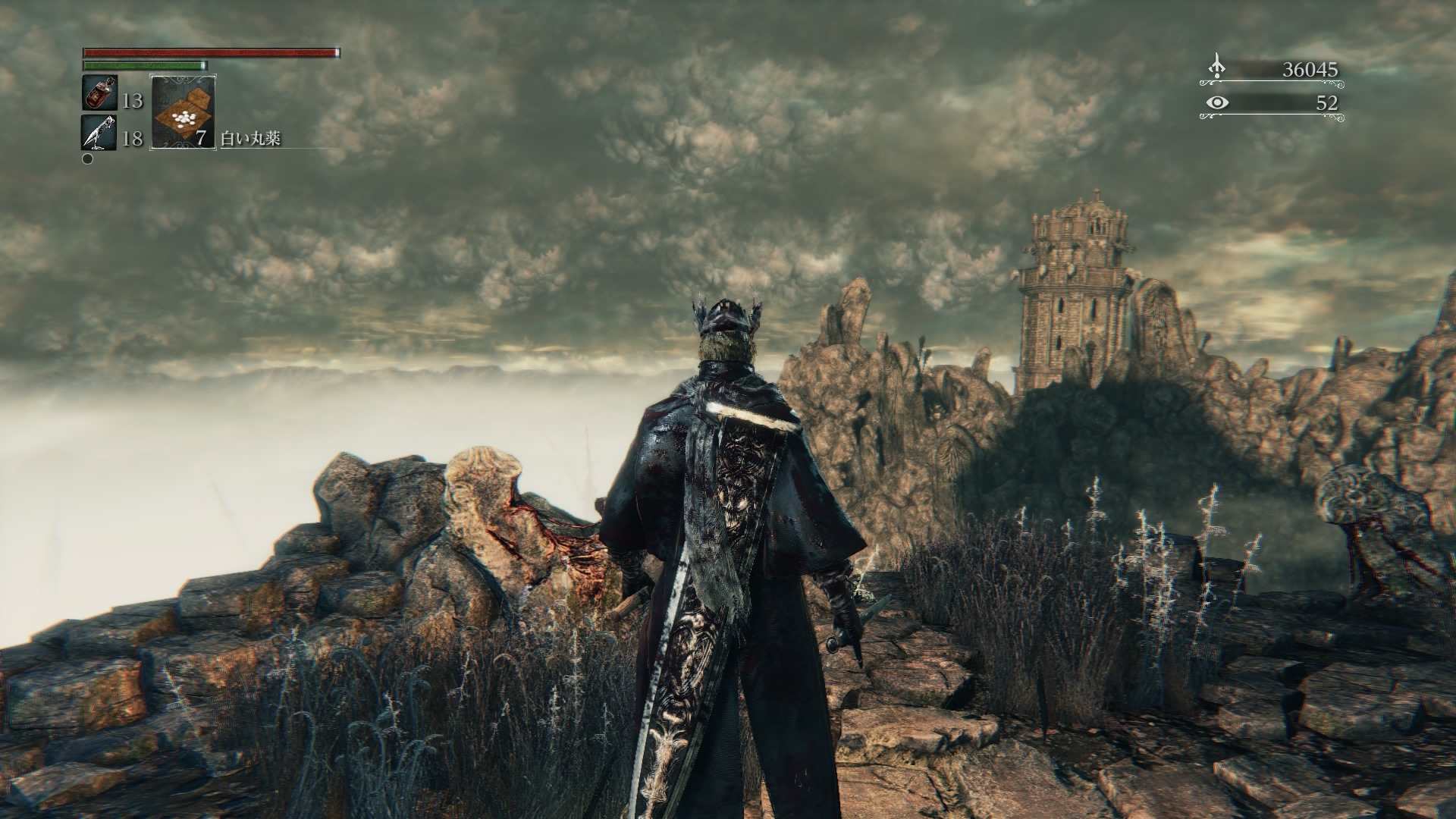Use the 白い丸薬 quick item slot

183,111
